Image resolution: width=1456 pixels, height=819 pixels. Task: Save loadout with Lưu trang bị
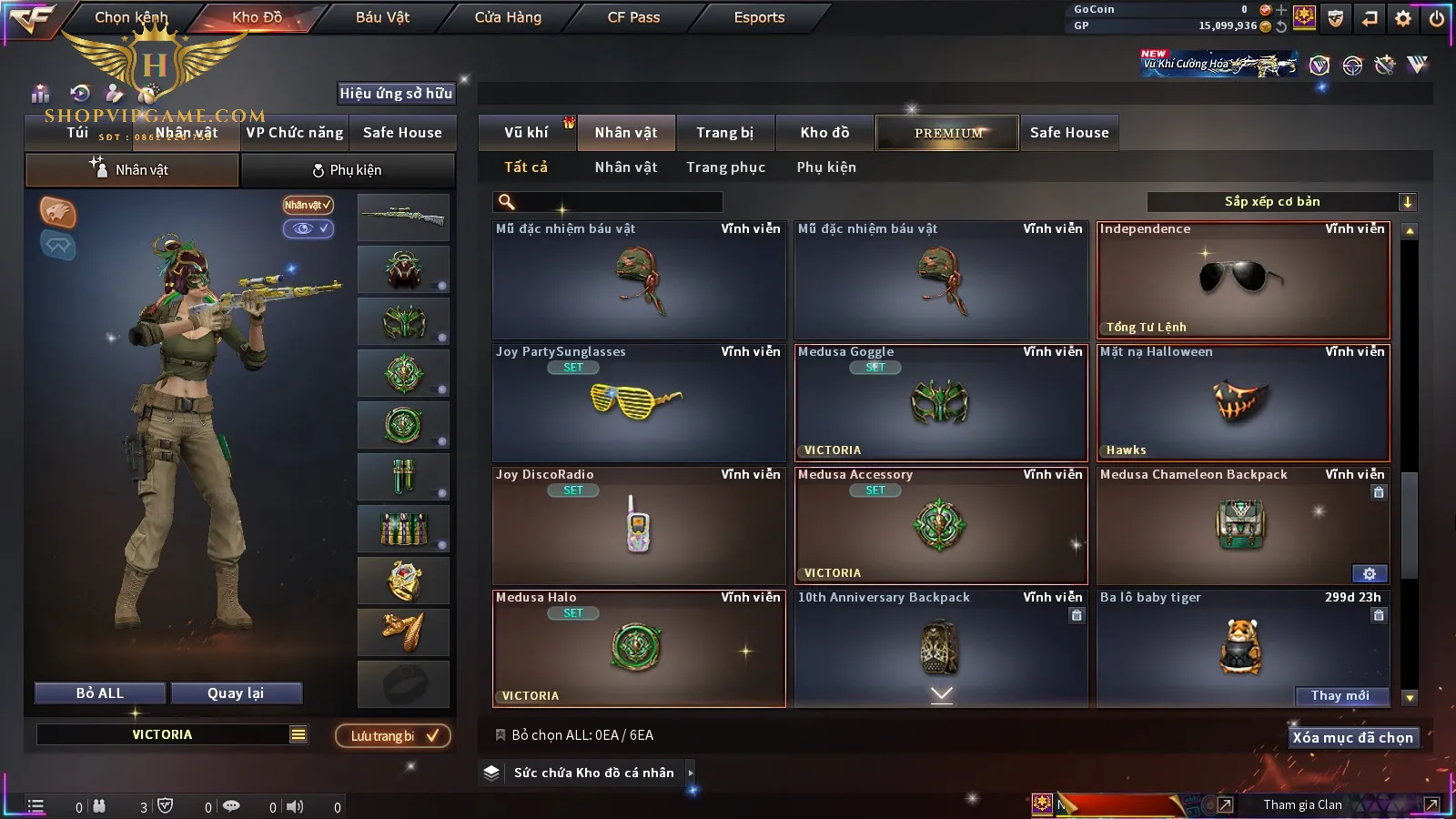[393, 736]
